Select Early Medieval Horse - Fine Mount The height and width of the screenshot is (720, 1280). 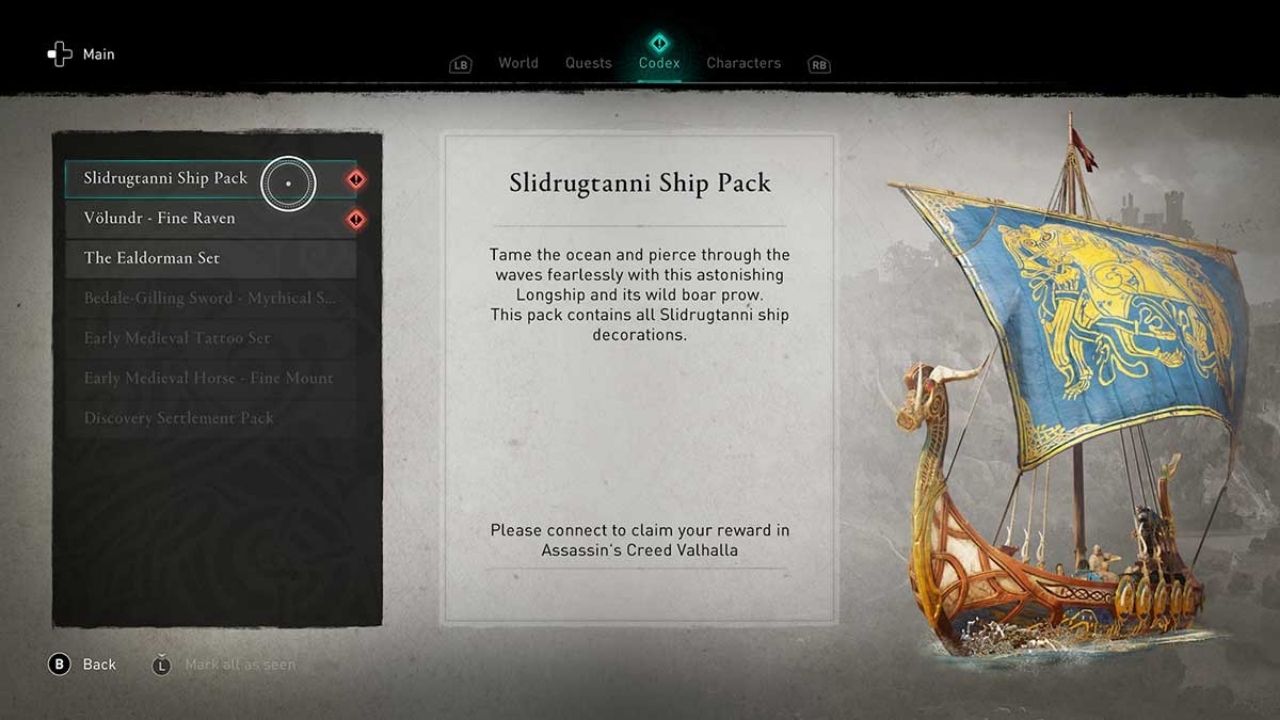[208, 378]
